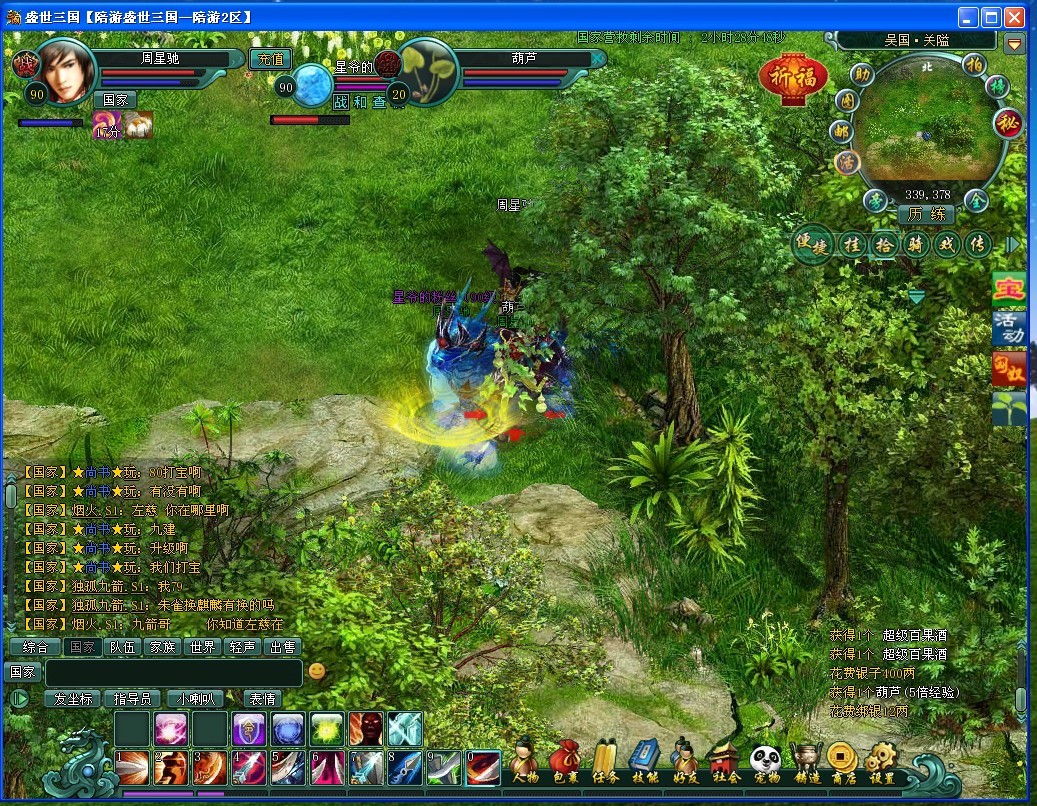Show the 技能 skills book
The height and width of the screenshot is (806, 1037).
click(x=645, y=762)
